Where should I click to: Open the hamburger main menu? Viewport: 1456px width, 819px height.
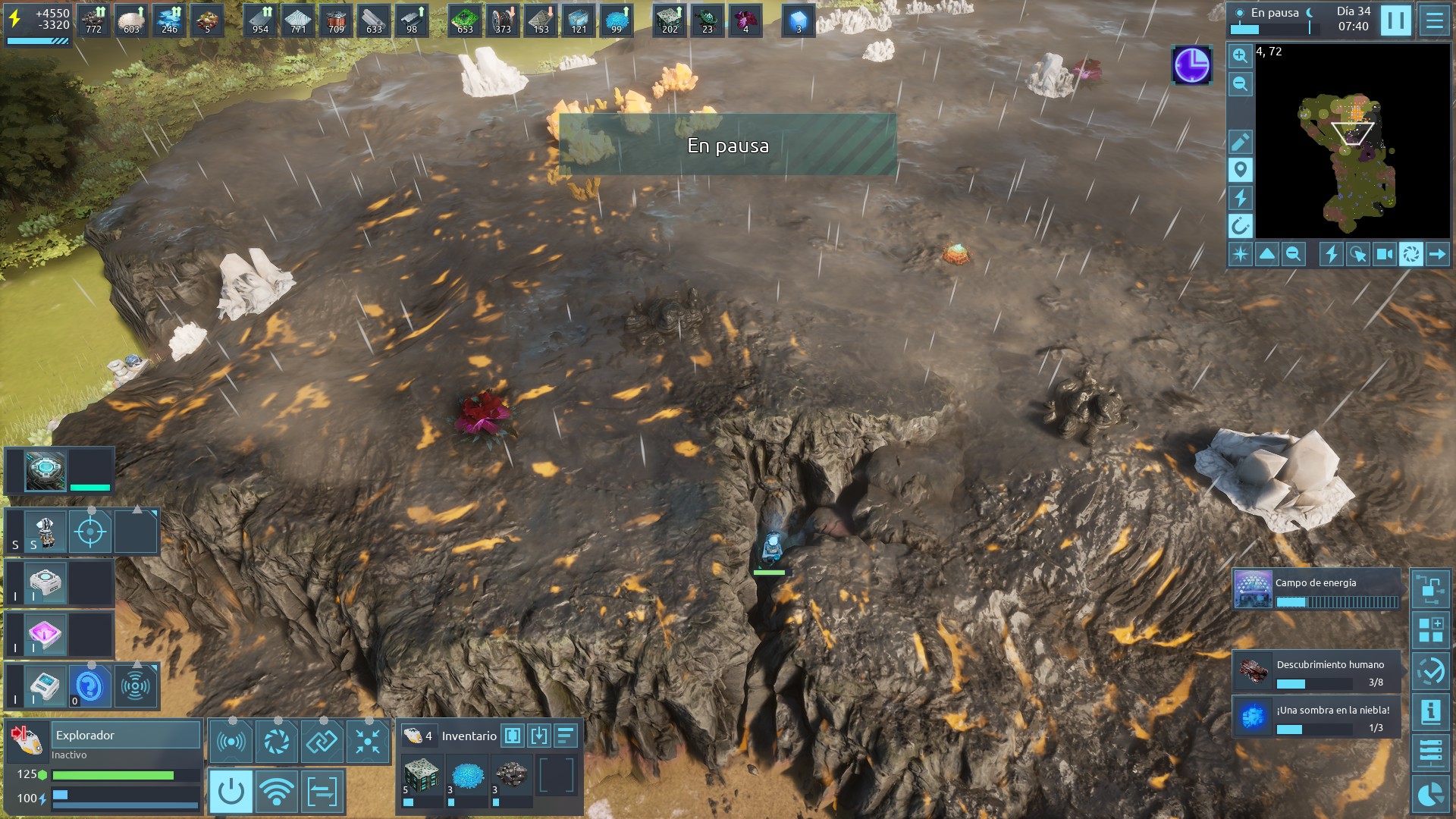click(1434, 20)
